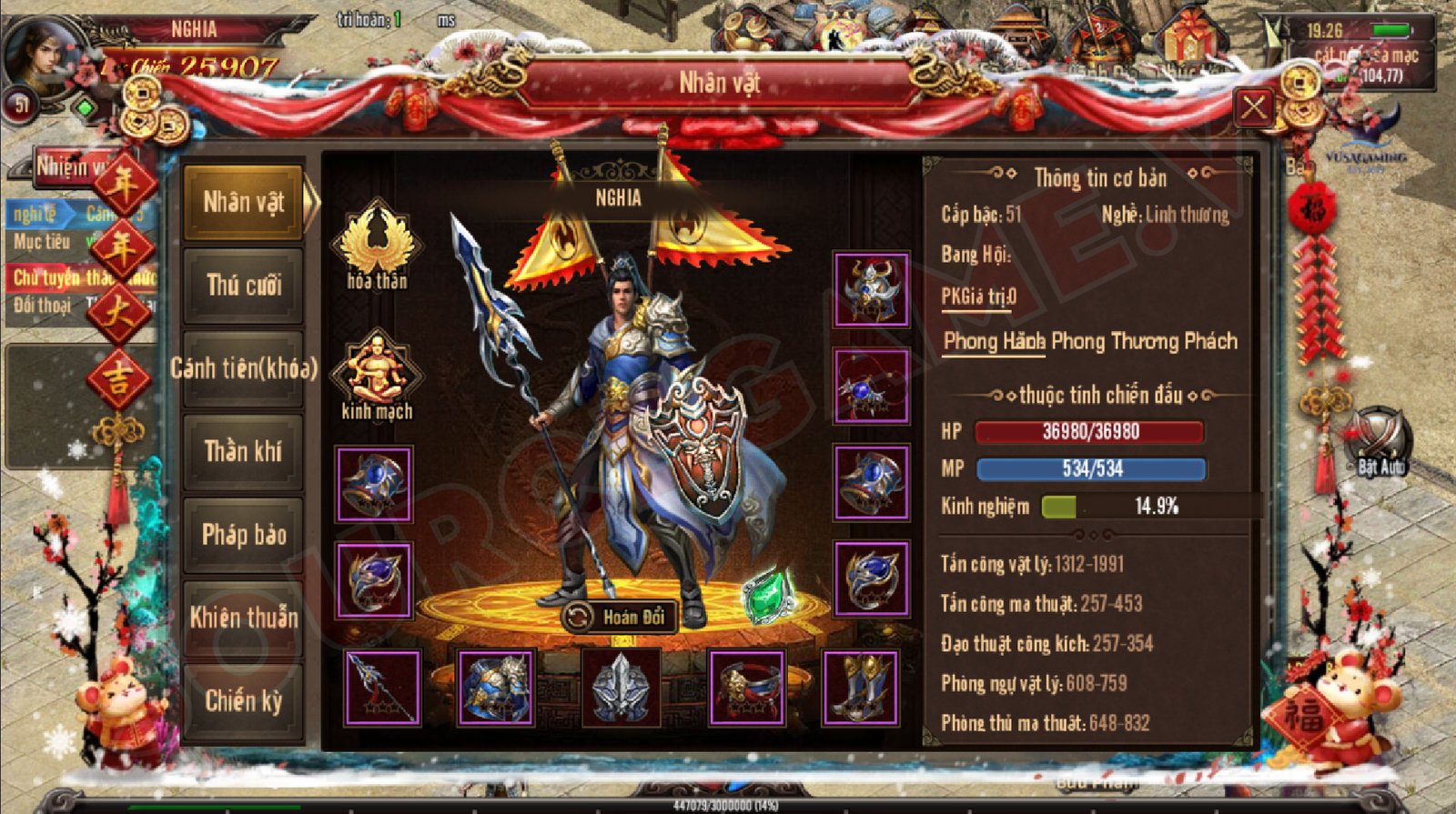
Task: Select the equipped boots slot
Action: 860,688
